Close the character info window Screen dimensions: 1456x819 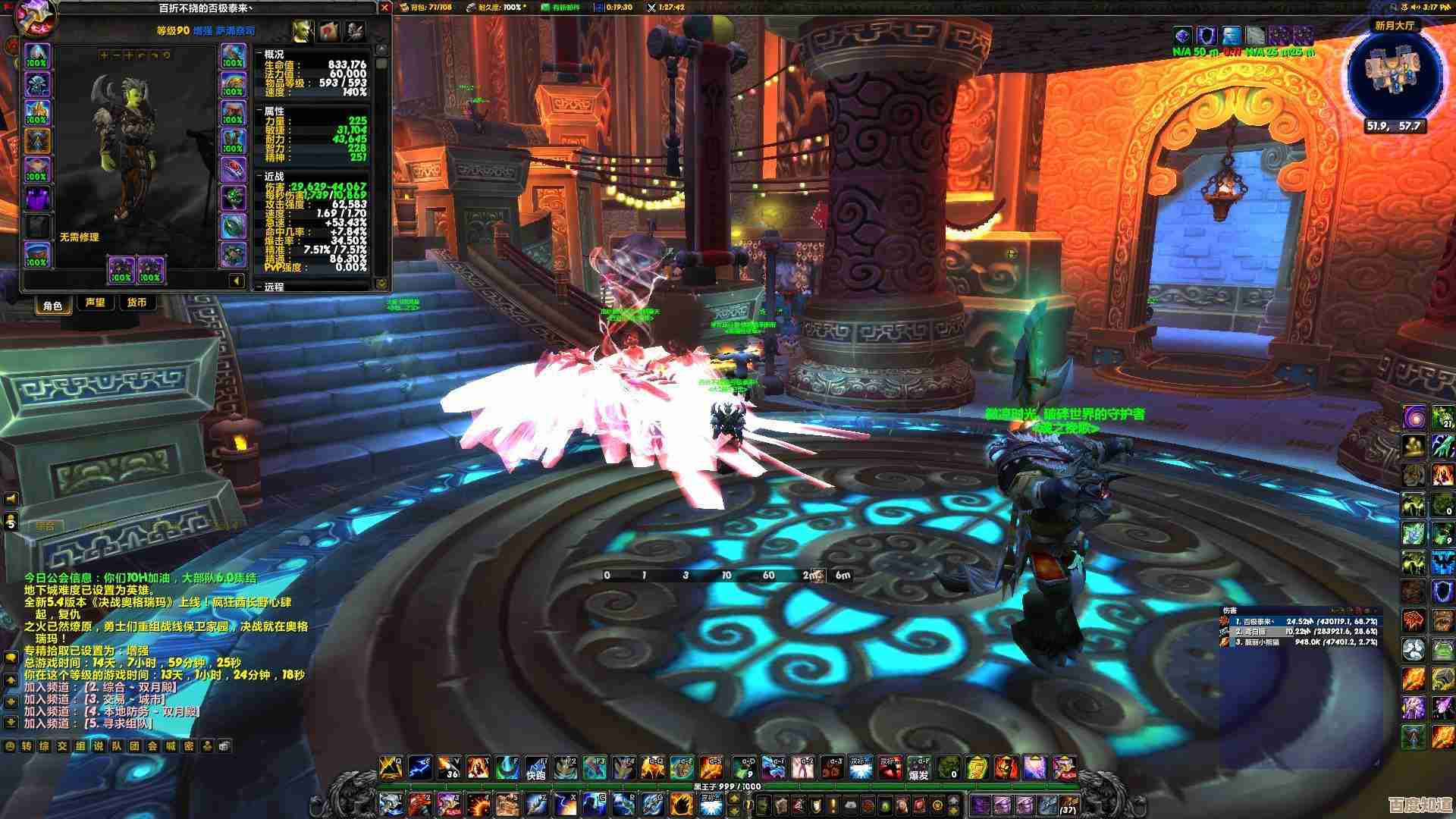click(x=384, y=8)
